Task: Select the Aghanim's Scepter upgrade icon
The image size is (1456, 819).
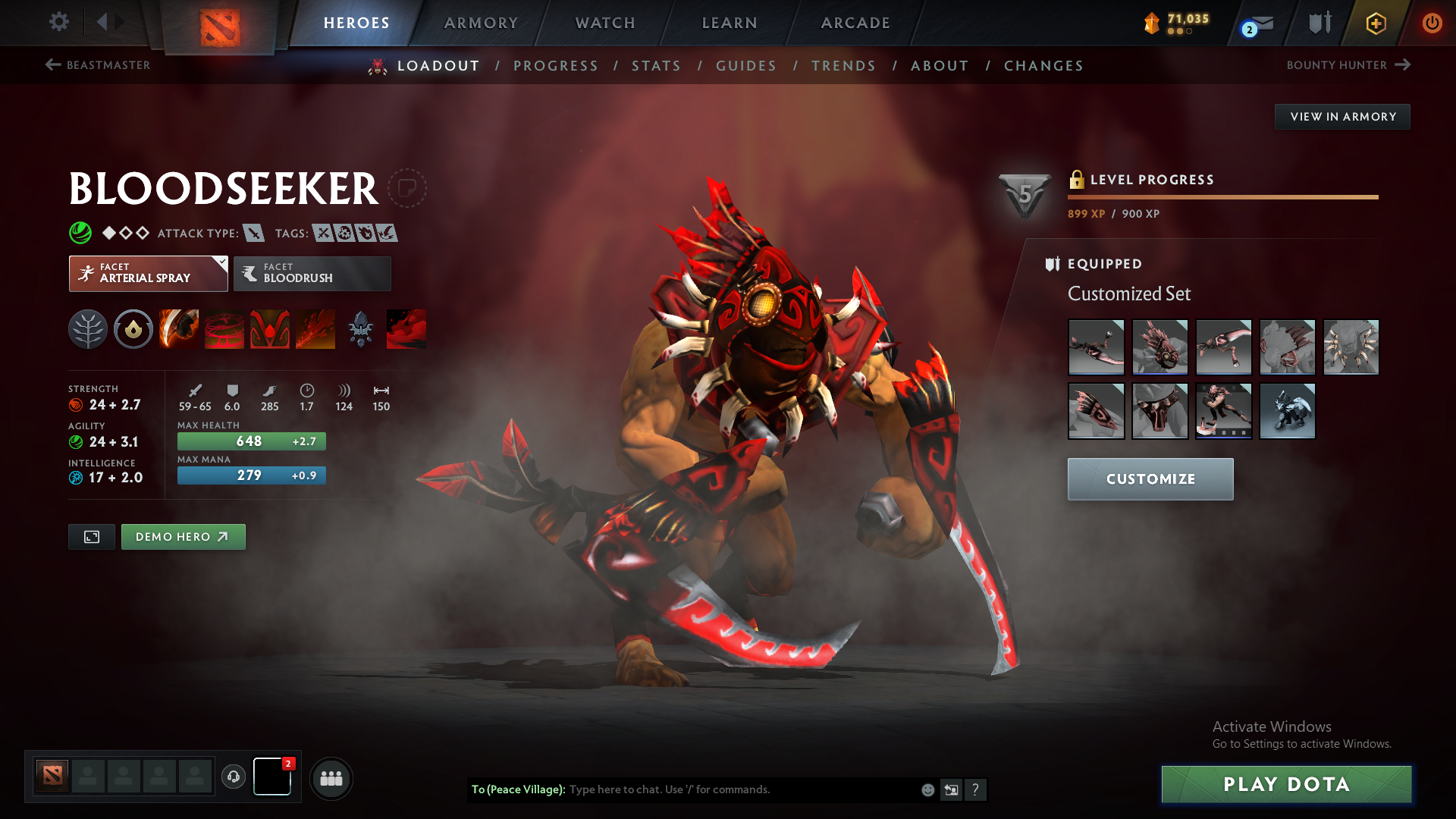Action: 360,329
